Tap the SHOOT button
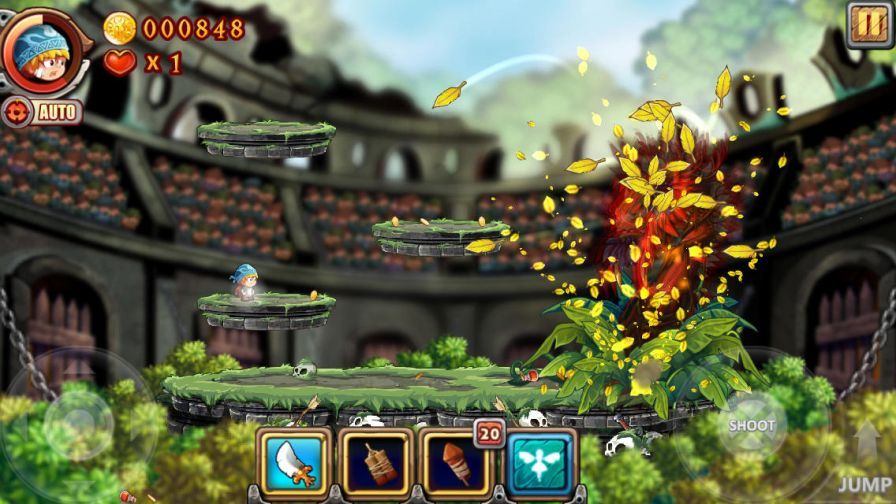 click(x=751, y=425)
